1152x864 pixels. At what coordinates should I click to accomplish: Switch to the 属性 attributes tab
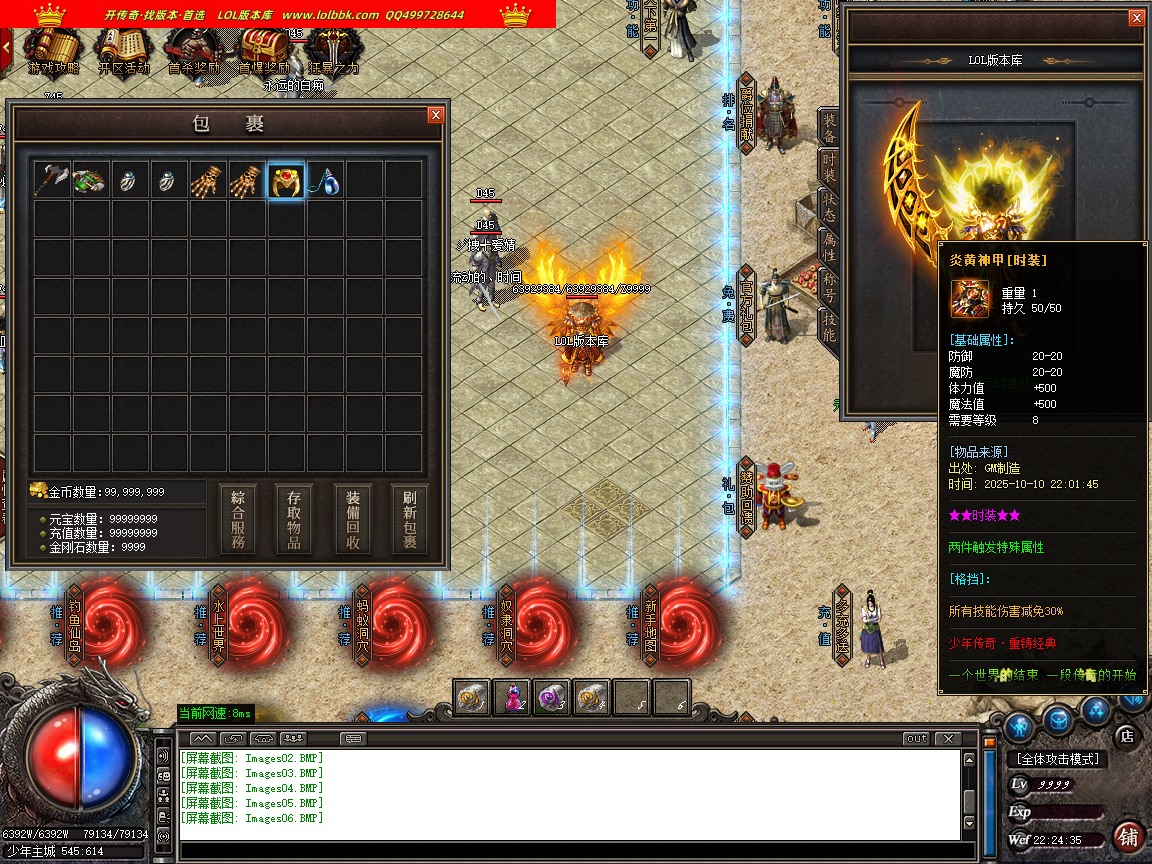829,249
